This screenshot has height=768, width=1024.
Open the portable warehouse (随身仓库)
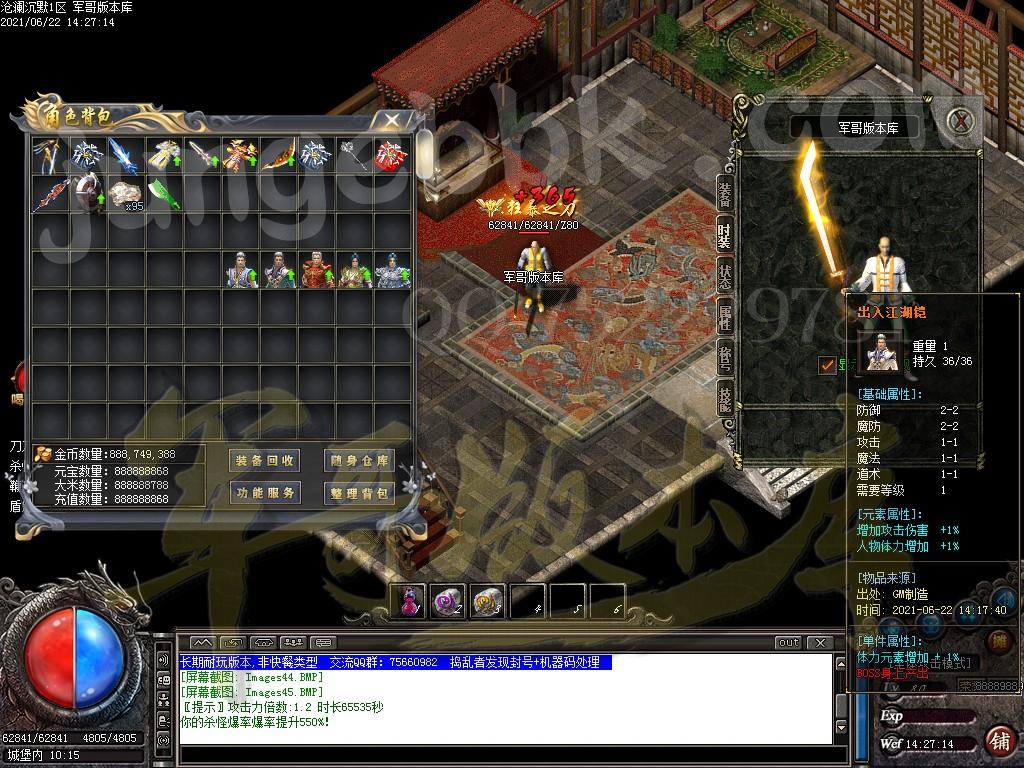click(358, 461)
